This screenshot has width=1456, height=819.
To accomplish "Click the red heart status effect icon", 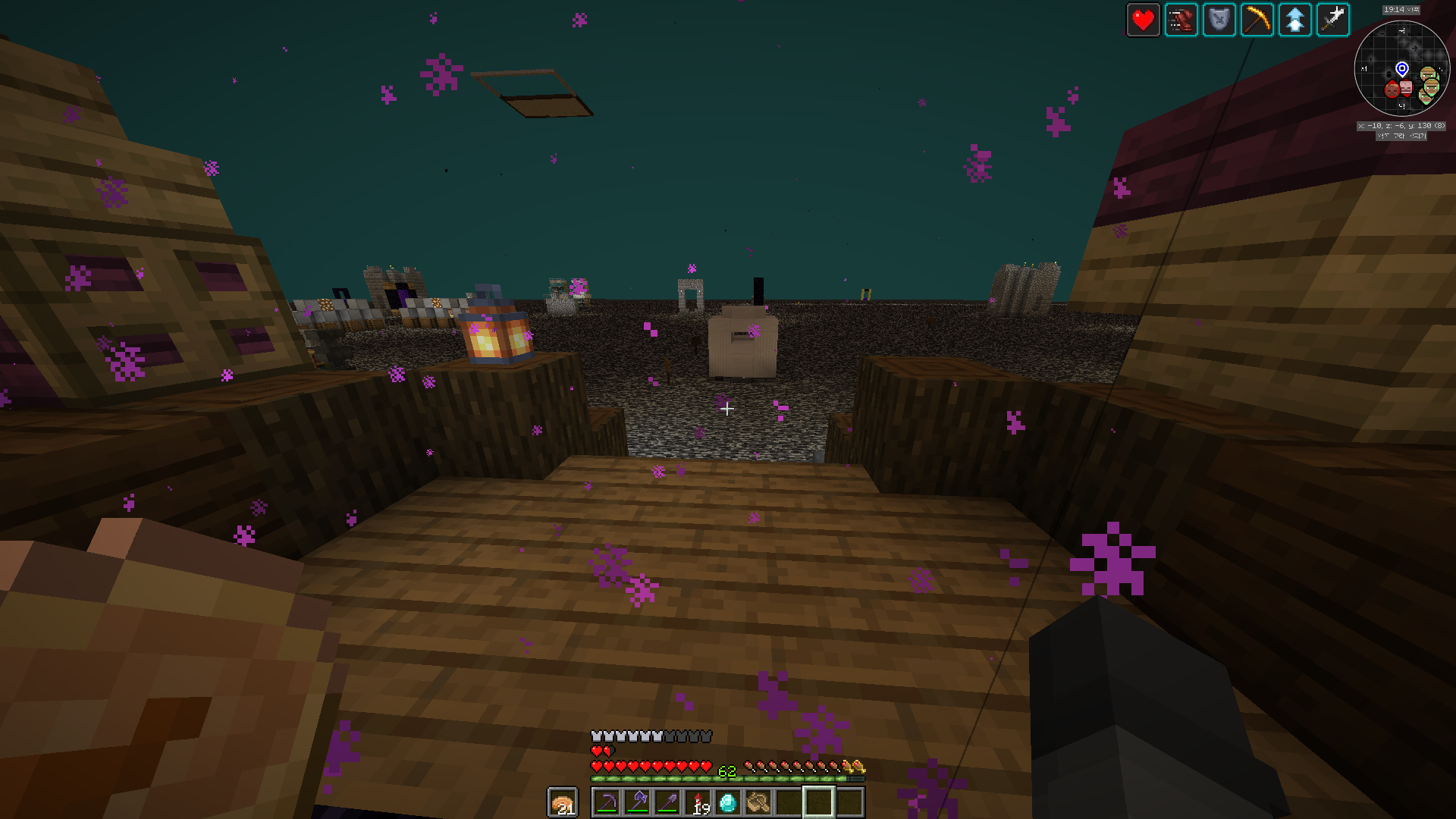I will (1143, 20).
